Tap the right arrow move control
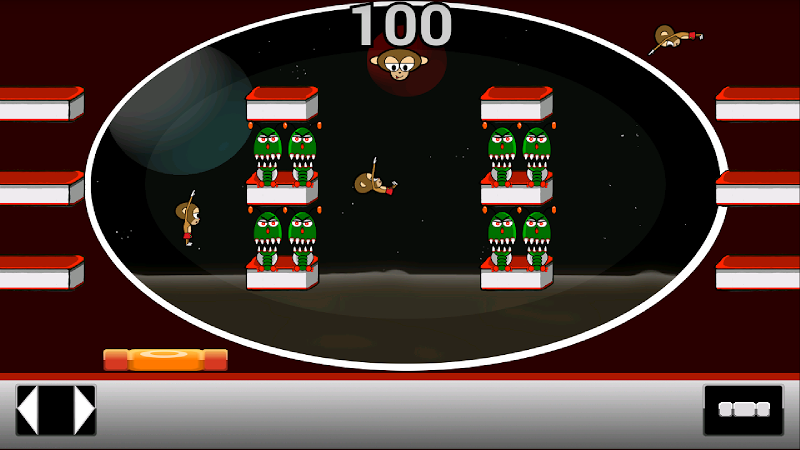Image resolution: width=800 pixels, height=450 pixels. click(x=83, y=410)
